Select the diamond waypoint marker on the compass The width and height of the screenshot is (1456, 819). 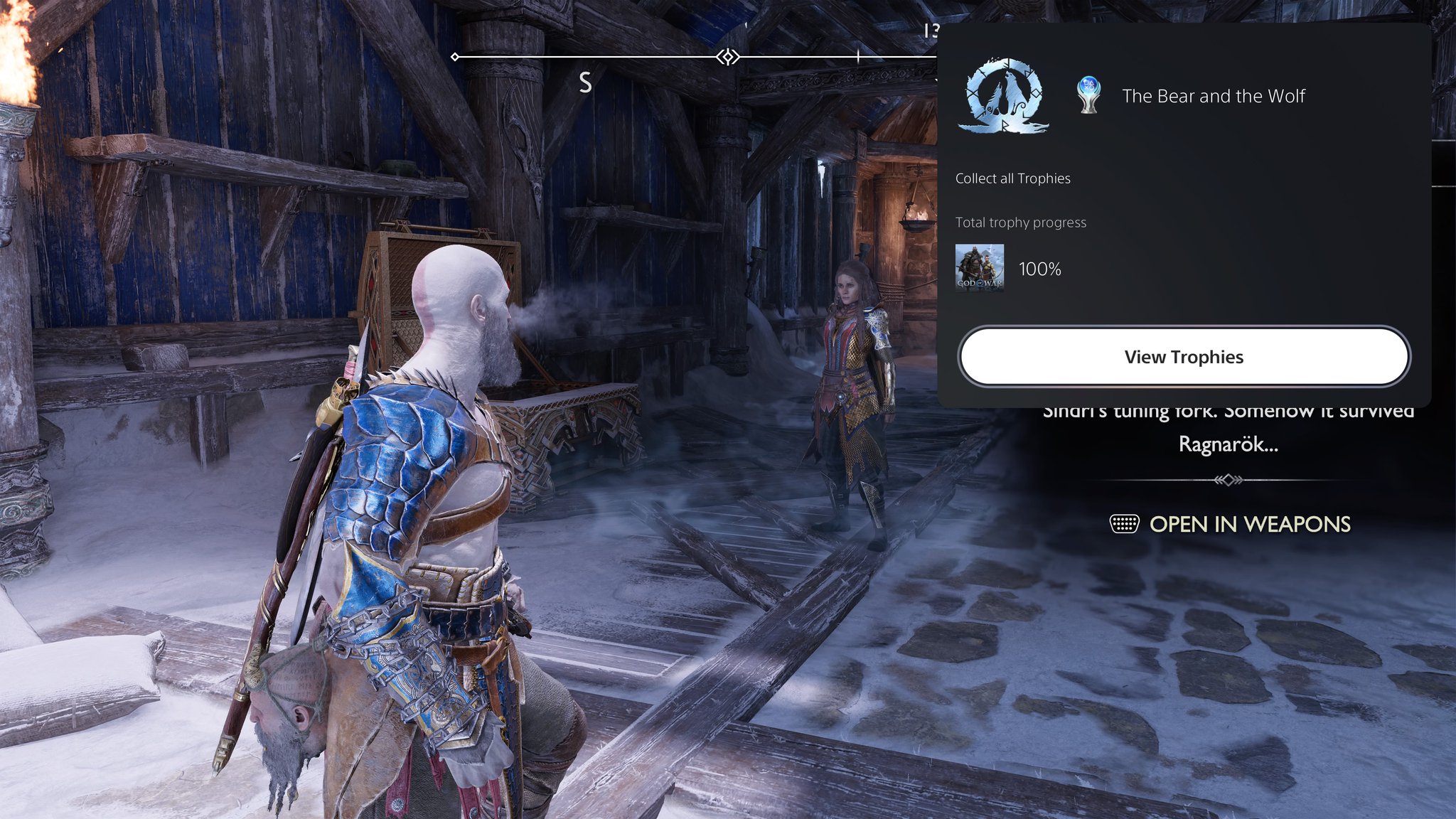point(727,55)
